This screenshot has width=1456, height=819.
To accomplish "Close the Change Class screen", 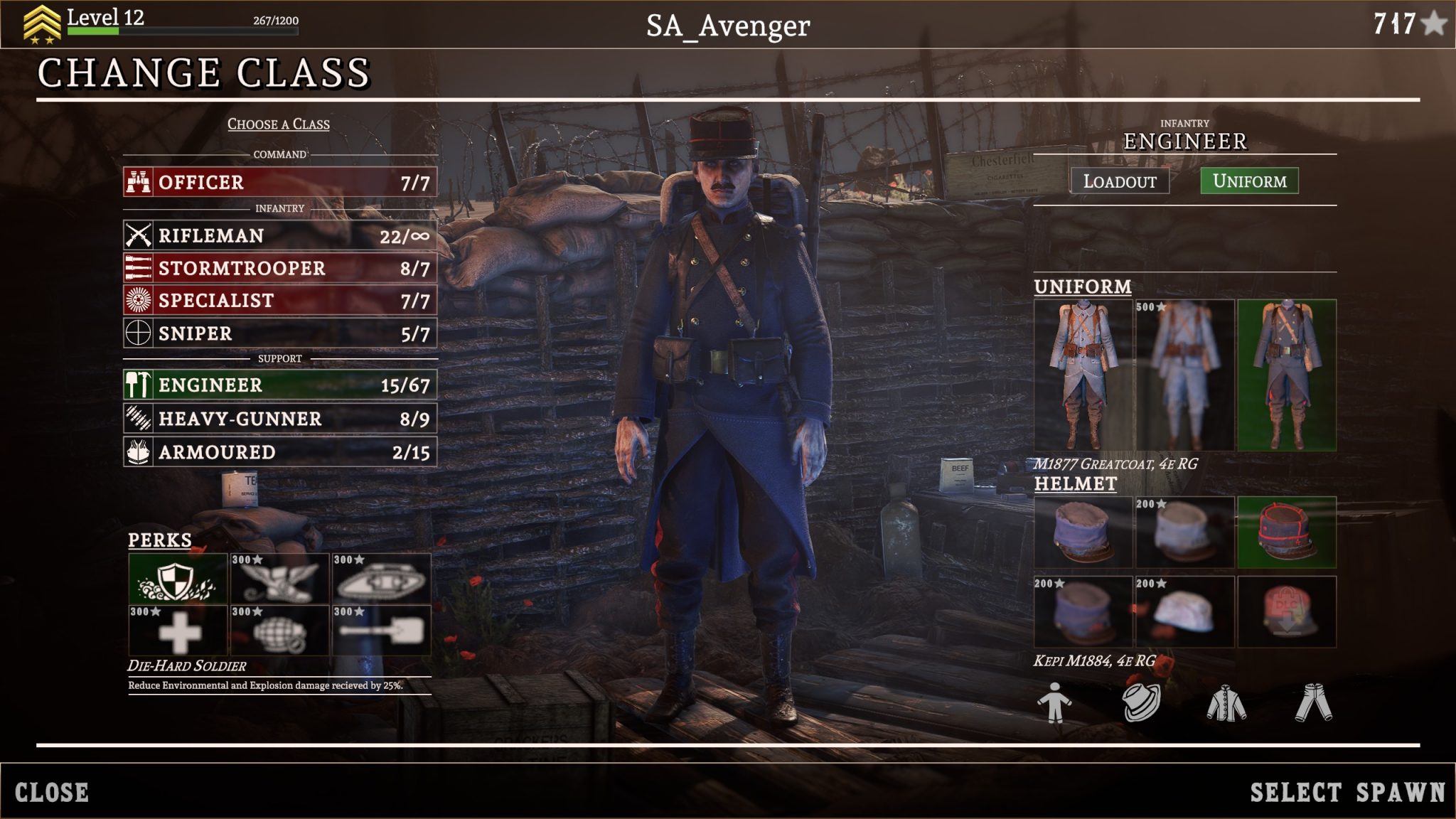I will click(52, 792).
